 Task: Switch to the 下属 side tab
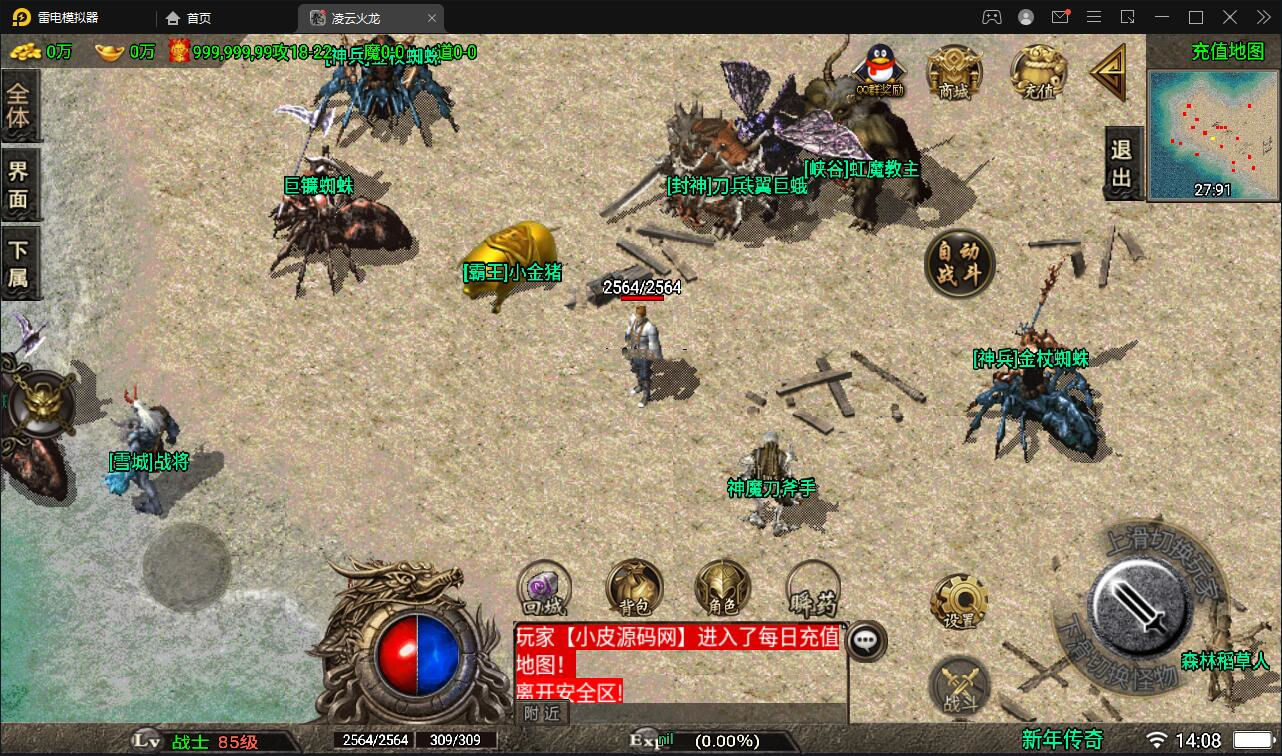point(19,263)
